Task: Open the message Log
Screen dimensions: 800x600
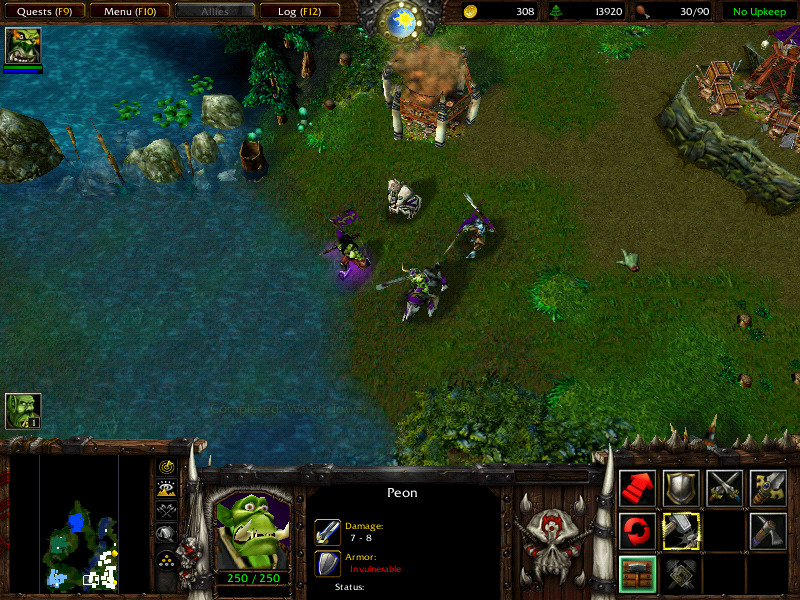Action: point(298,11)
